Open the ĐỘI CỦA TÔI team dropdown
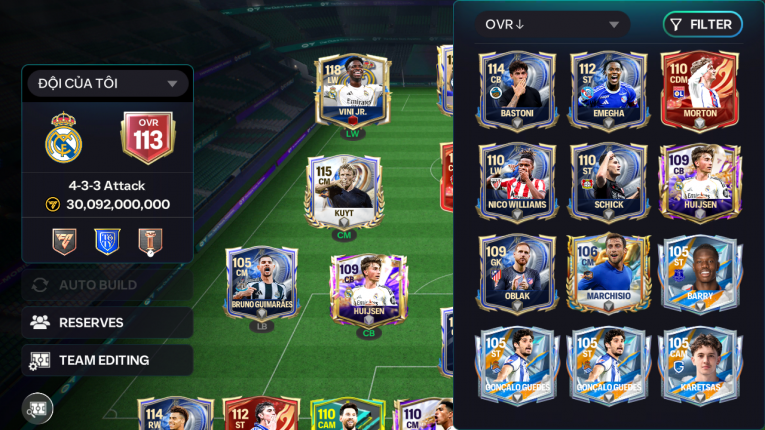The height and width of the screenshot is (430, 765). tap(107, 84)
